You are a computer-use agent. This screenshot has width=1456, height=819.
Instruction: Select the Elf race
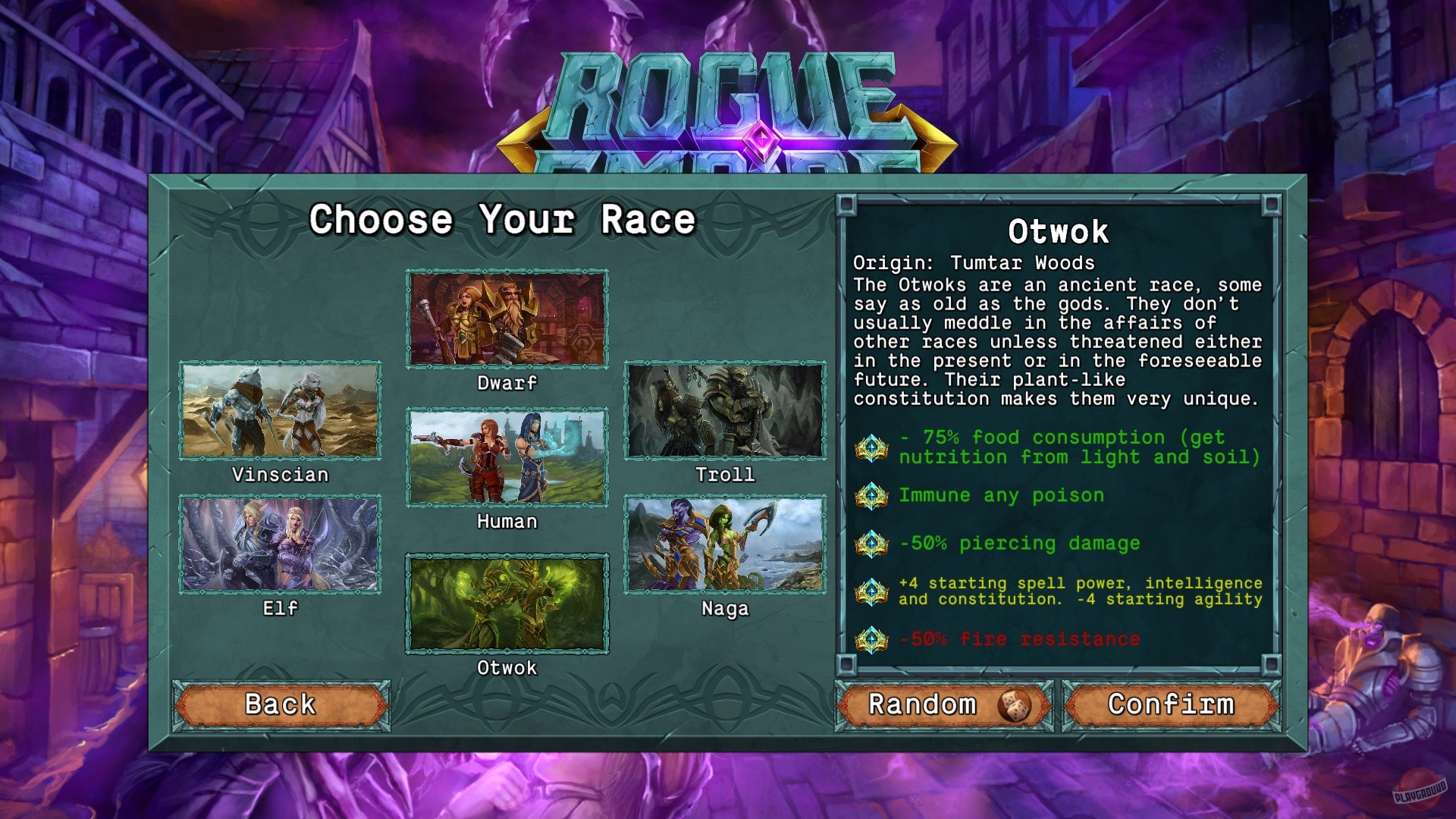click(x=280, y=546)
